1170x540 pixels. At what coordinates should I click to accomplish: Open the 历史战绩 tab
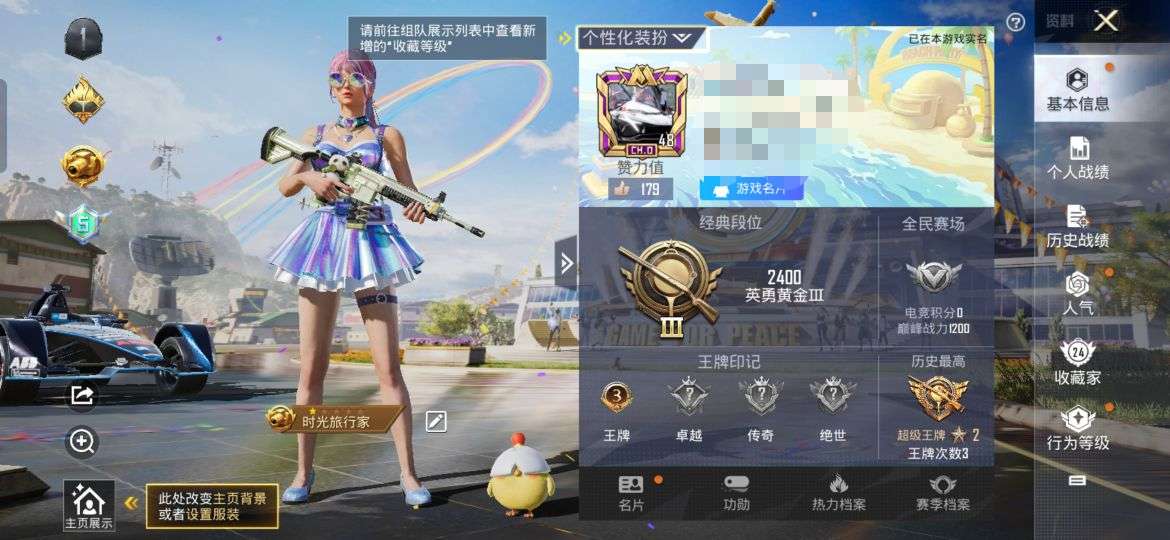point(1077,227)
